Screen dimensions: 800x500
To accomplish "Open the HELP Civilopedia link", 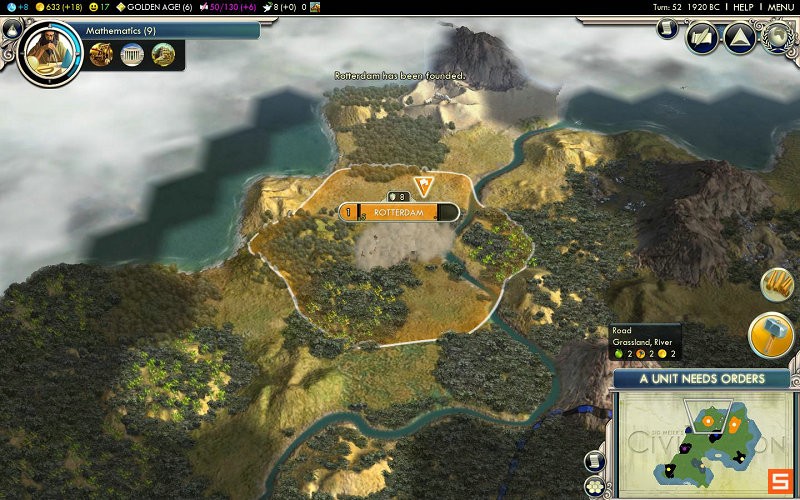I will 743,7.
